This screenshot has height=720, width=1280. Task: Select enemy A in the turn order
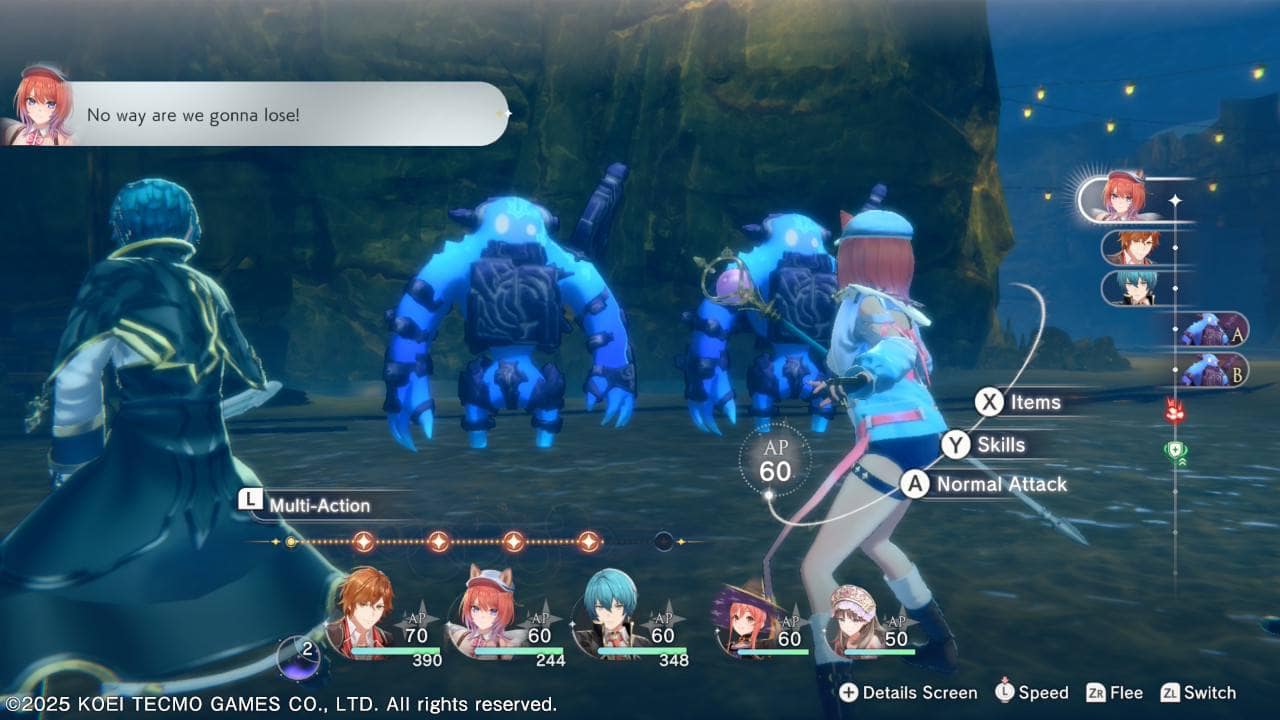[x=1211, y=329]
